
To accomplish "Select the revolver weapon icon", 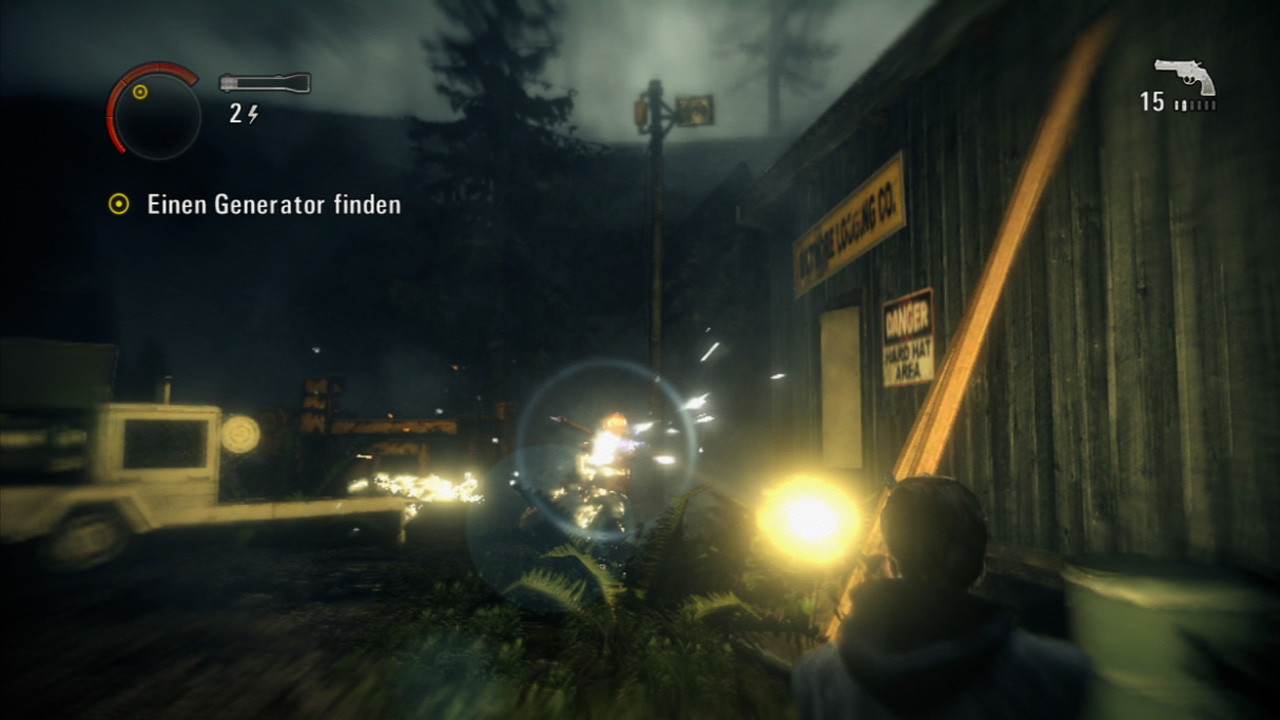I will pos(1185,72).
